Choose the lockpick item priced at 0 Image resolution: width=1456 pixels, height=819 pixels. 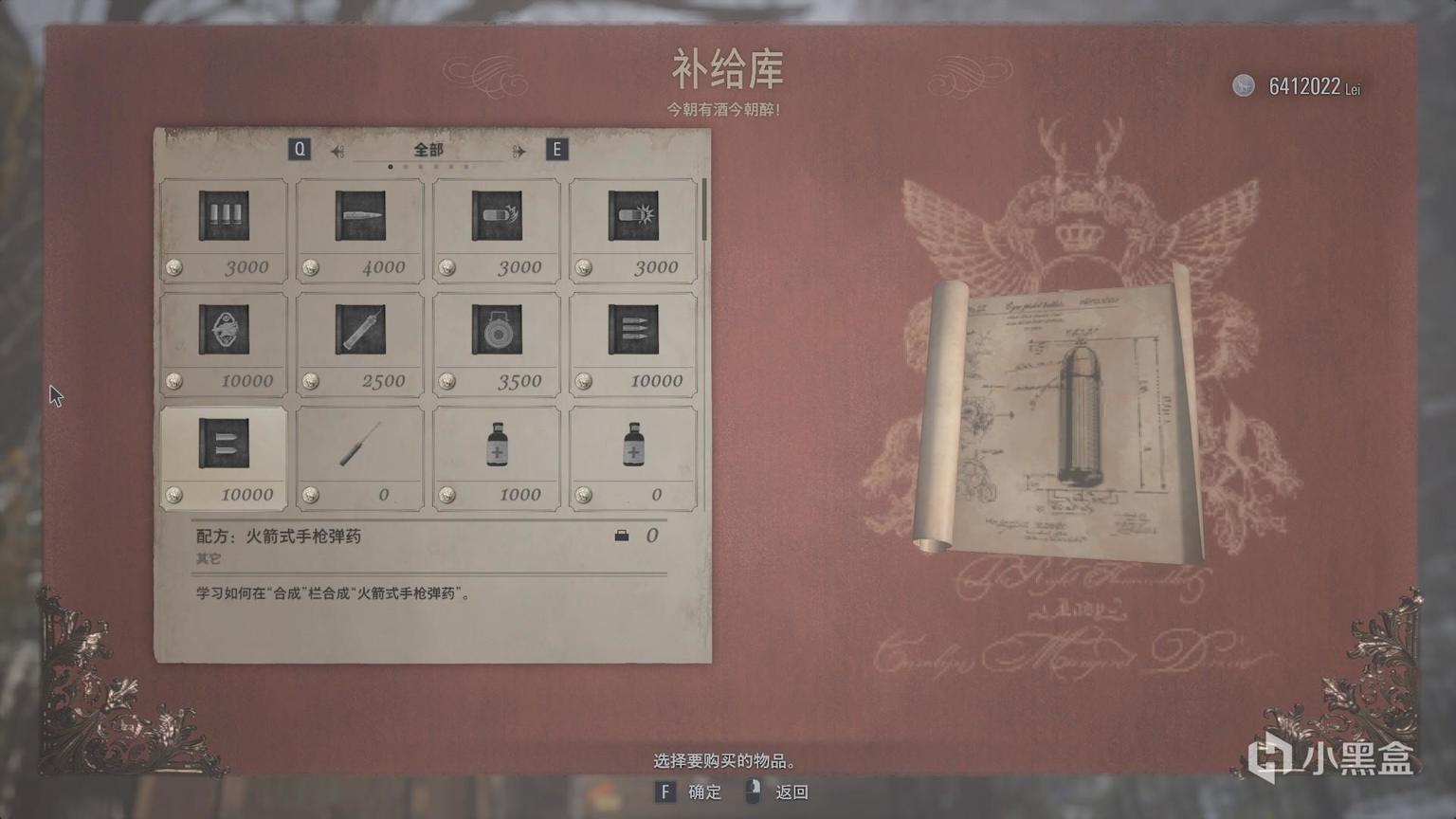(360, 458)
